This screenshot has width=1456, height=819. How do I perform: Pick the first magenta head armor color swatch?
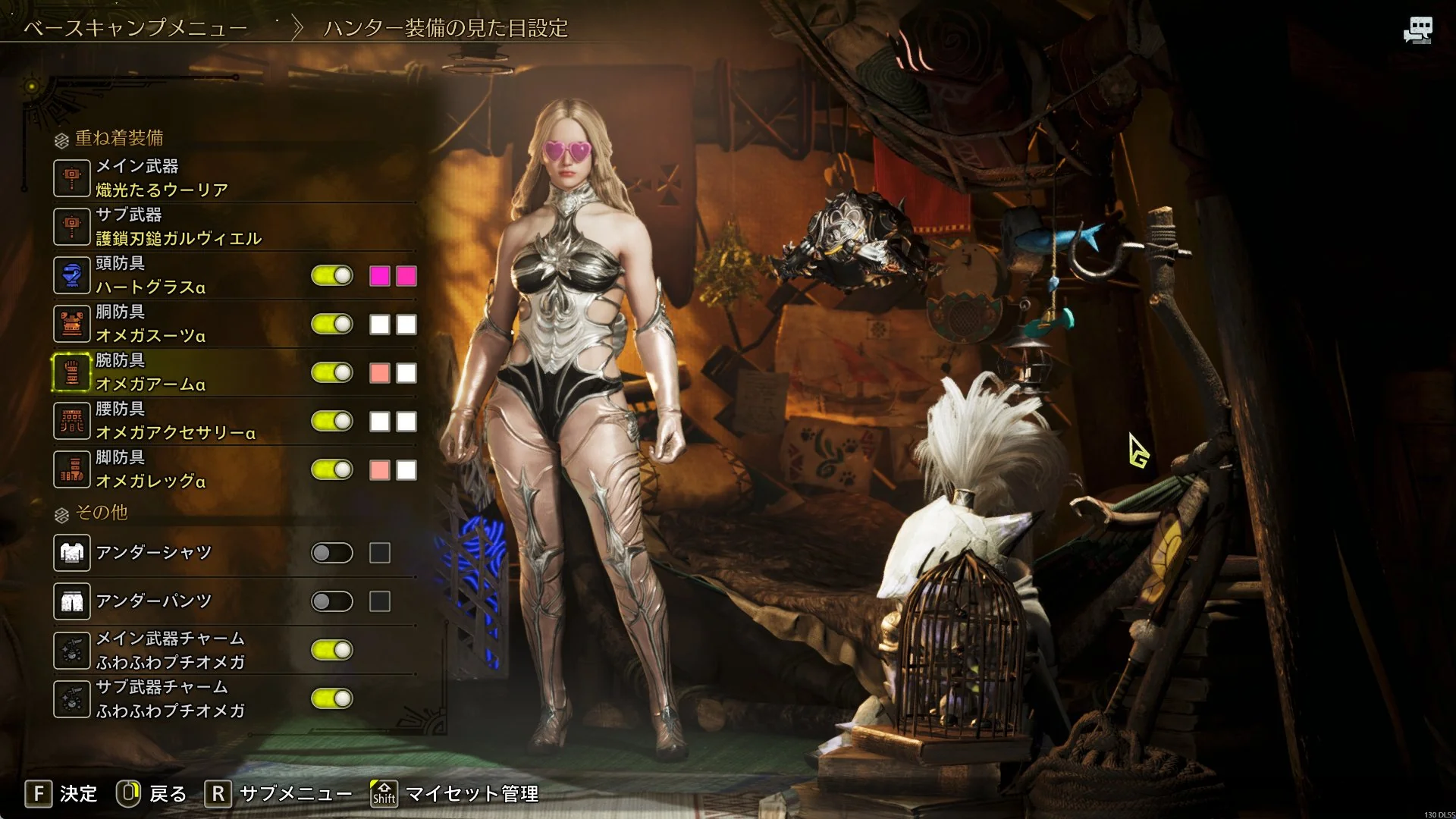click(x=380, y=276)
